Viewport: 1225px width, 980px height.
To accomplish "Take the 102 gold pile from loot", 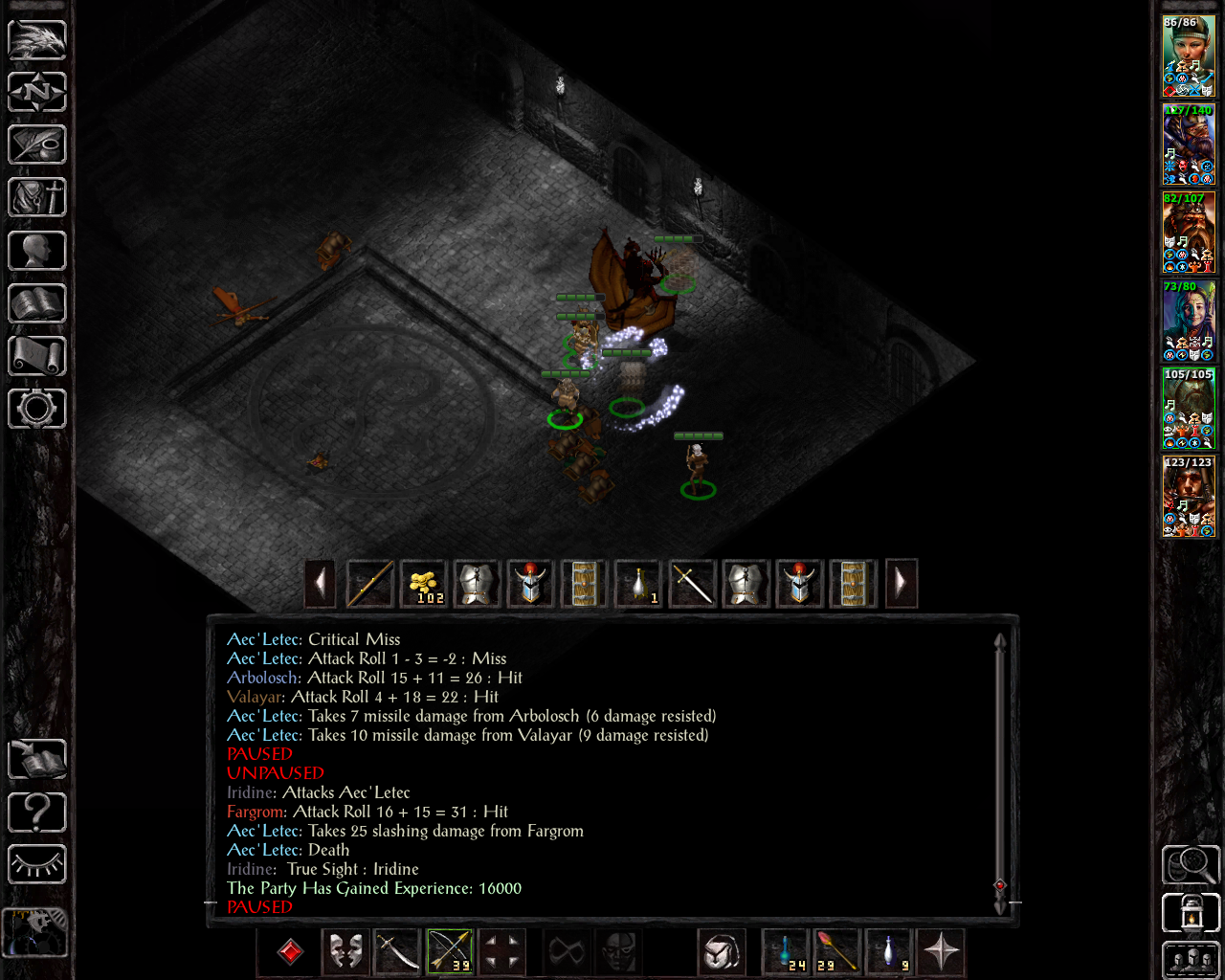I will (x=424, y=584).
